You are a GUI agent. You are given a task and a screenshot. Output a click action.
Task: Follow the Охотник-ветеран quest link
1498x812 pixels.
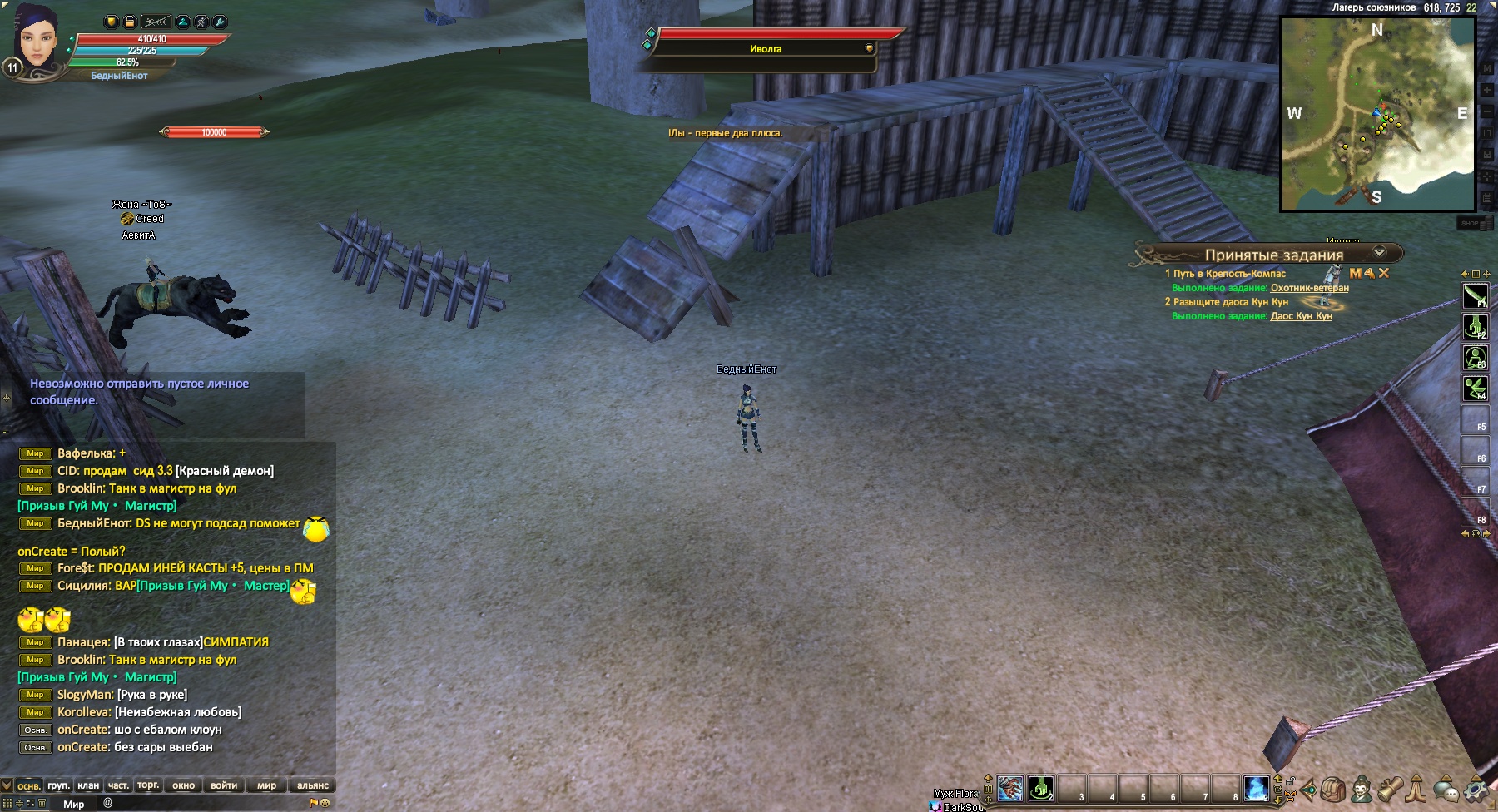coord(1309,288)
